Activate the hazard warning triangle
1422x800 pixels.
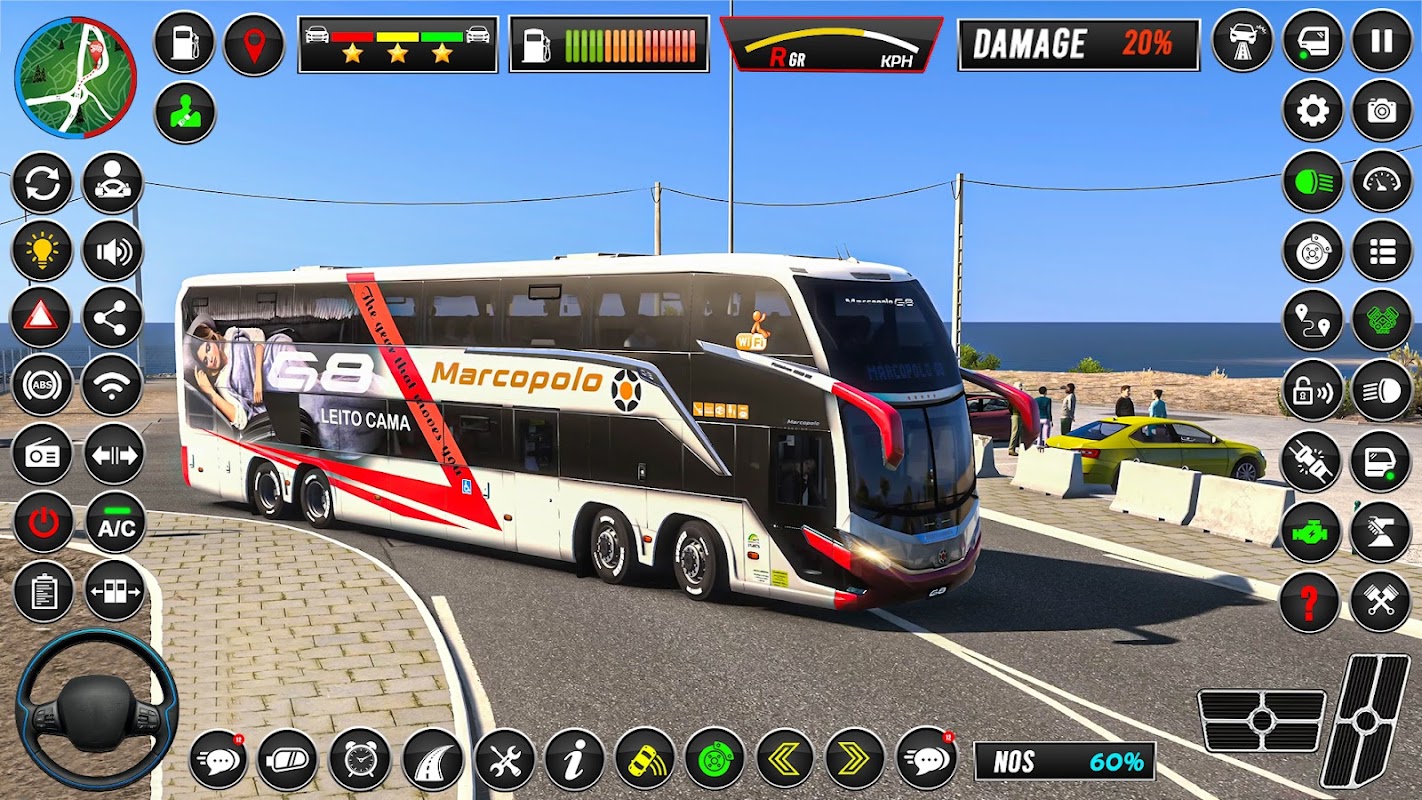[x=41, y=317]
